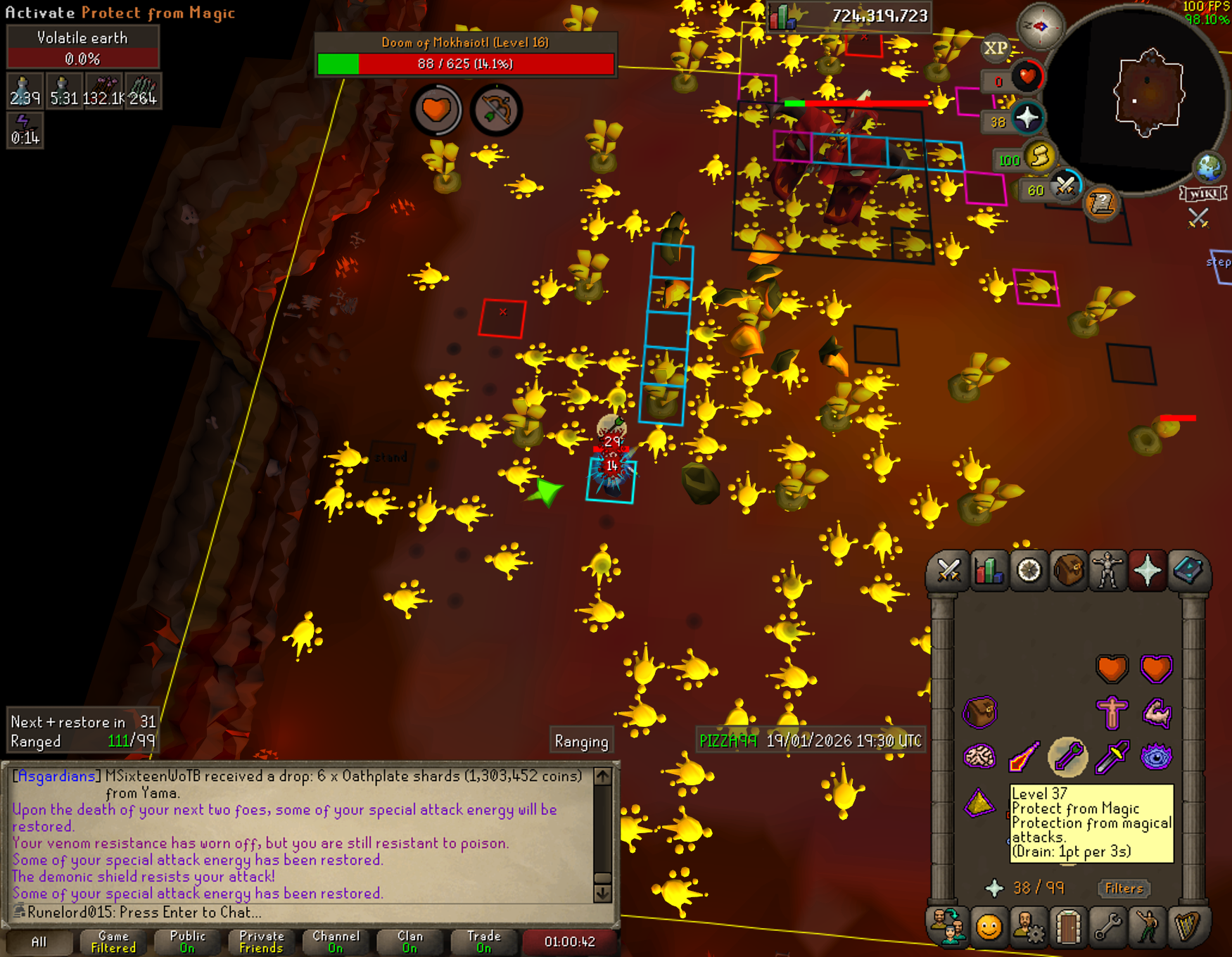Select the Clan chat tab
Image resolution: width=1232 pixels, height=957 pixels.
click(409, 942)
